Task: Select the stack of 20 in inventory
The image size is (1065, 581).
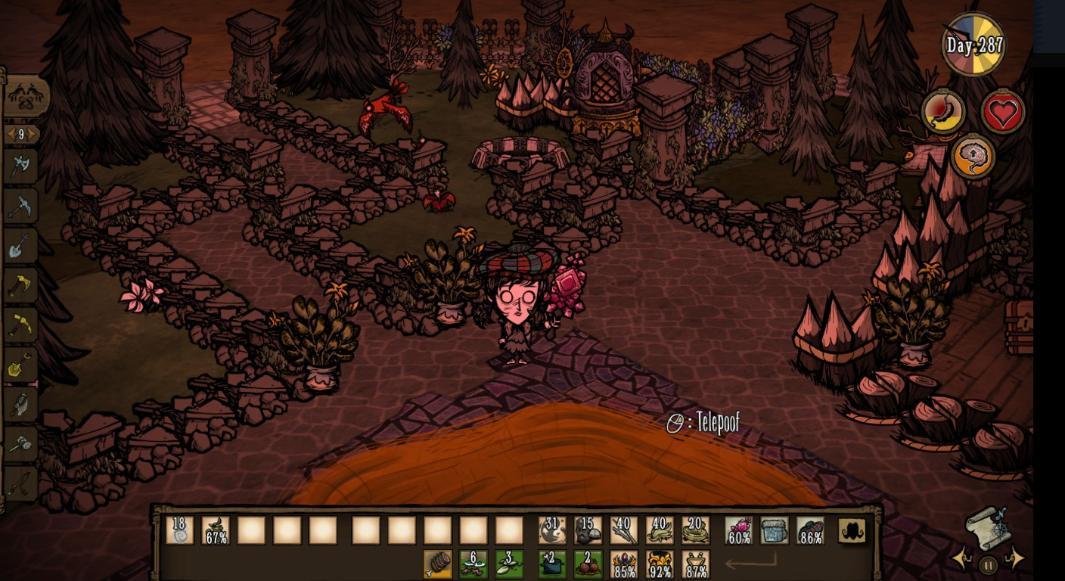Action: click(x=695, y=530)
